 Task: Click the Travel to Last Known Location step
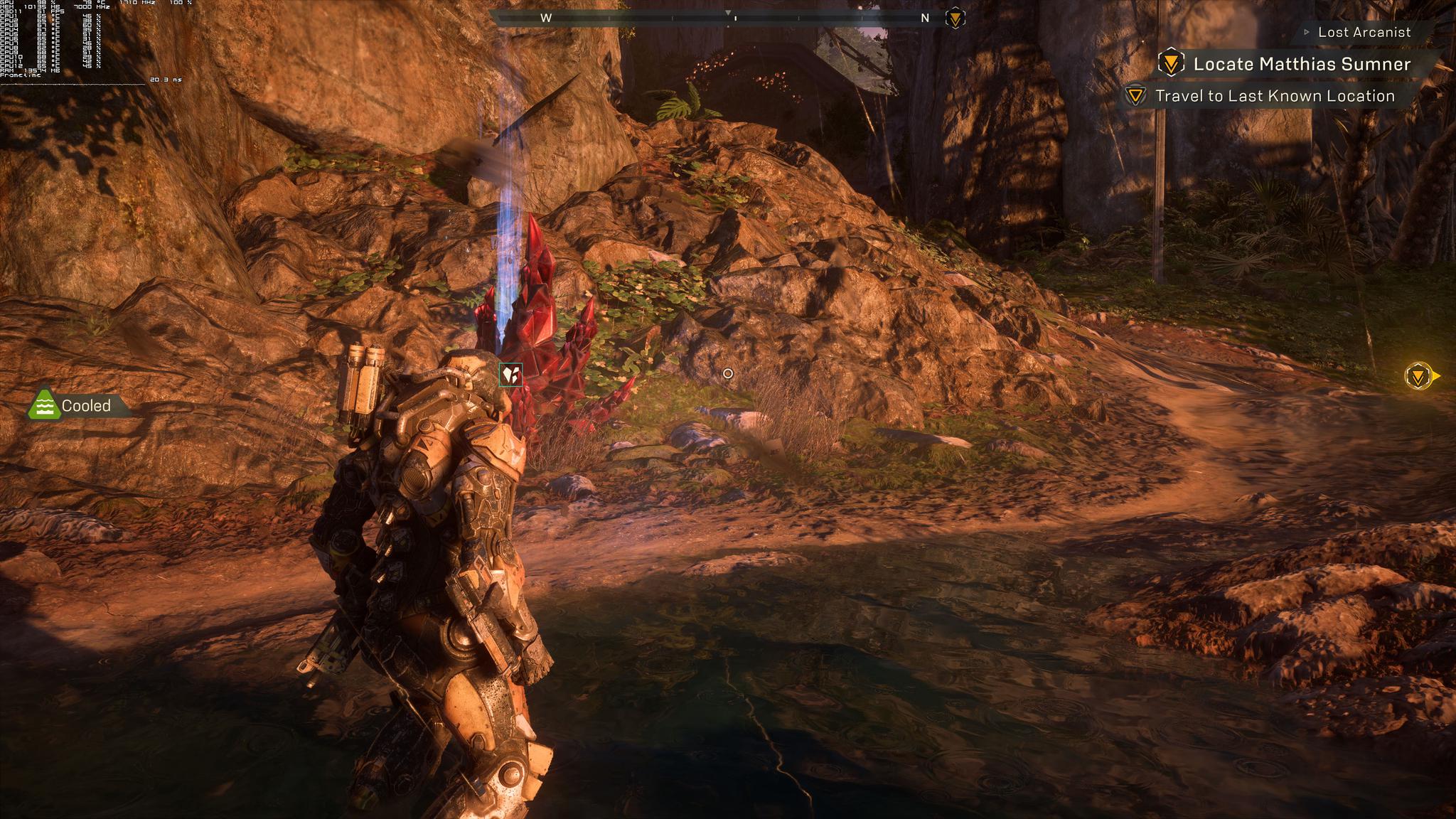pos(1274,96)
